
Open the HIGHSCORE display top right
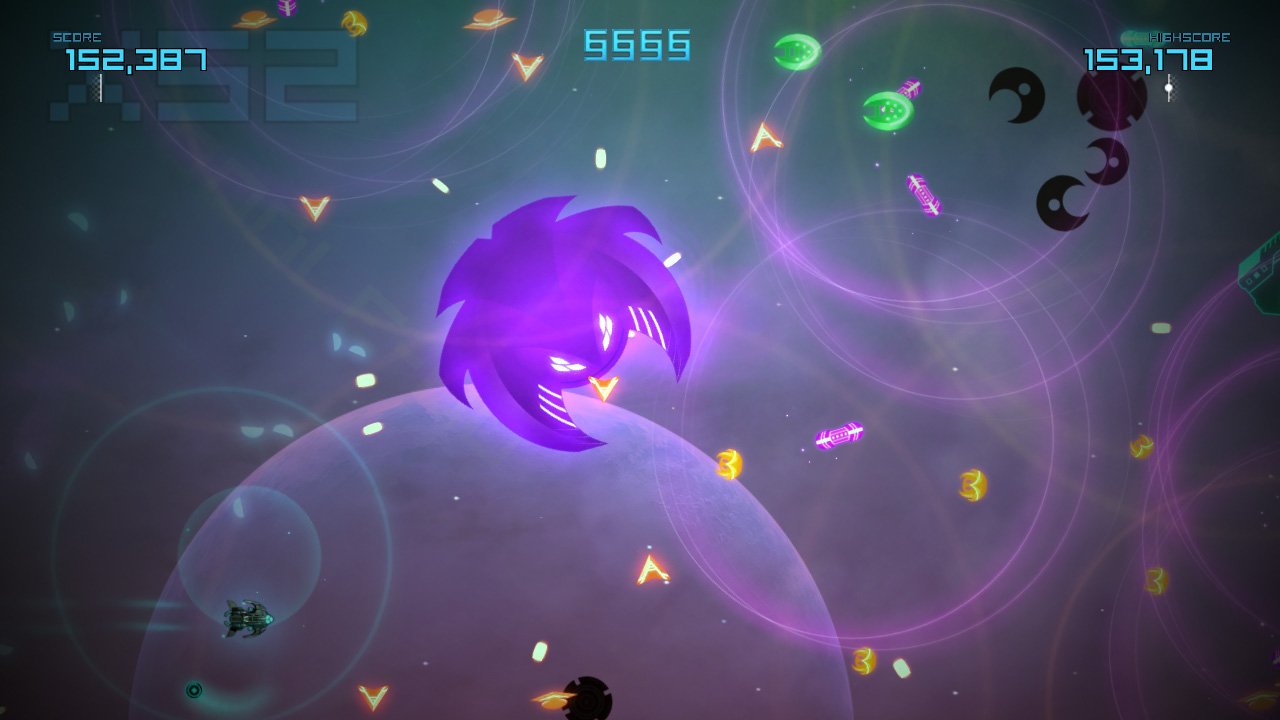coord(1190,36)
